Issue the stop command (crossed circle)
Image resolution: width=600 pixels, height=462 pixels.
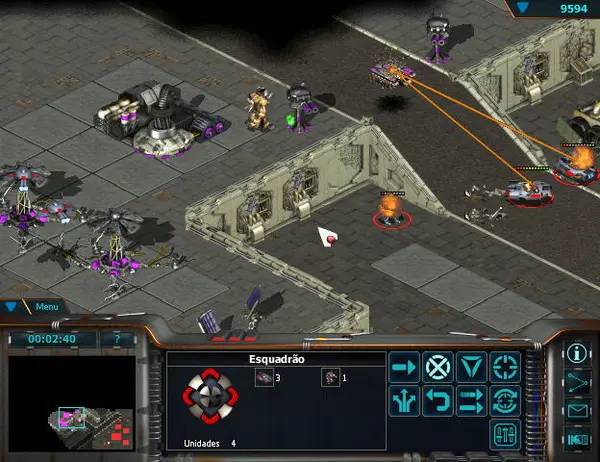437,367
